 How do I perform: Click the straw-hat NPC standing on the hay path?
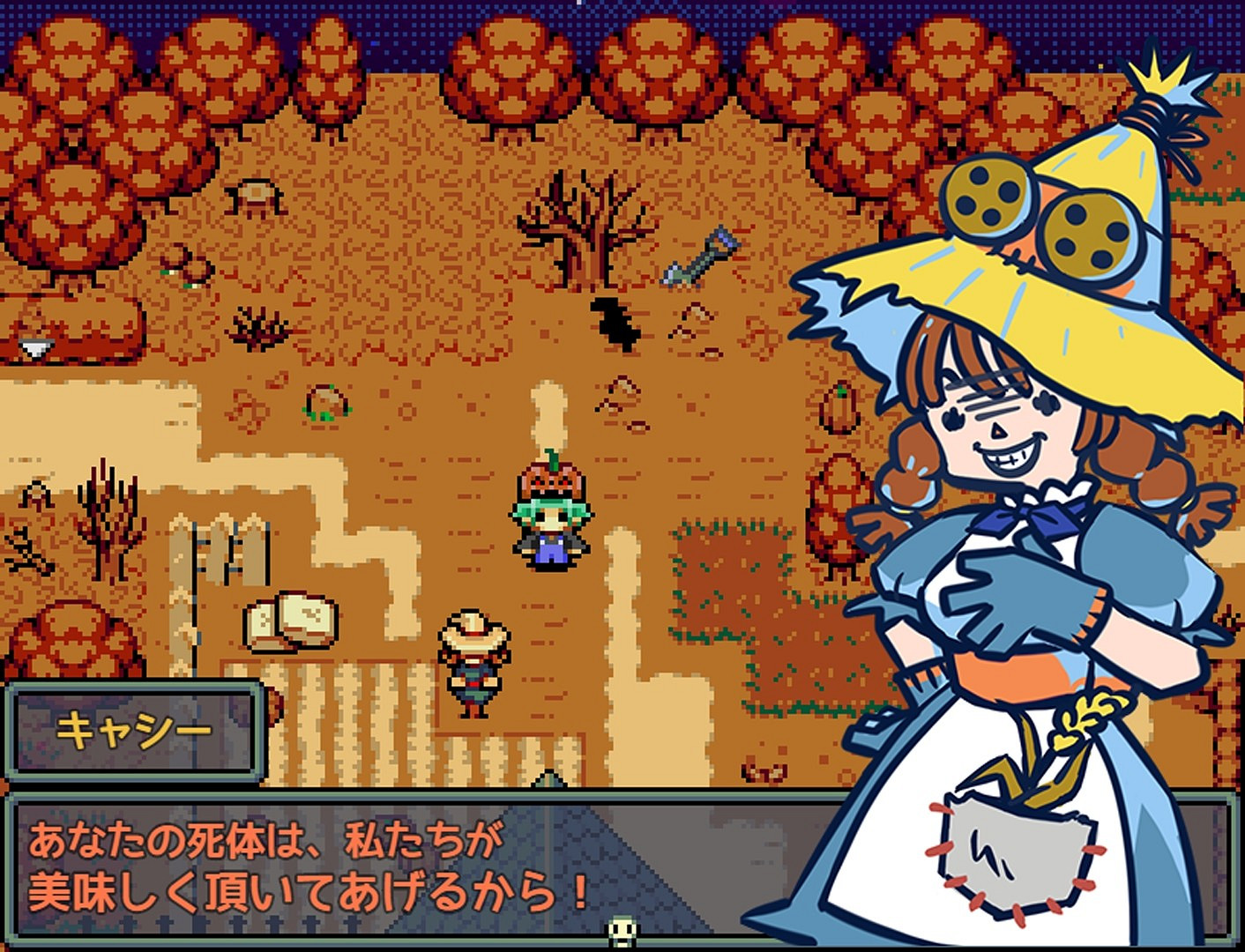[x=476, y=661]
